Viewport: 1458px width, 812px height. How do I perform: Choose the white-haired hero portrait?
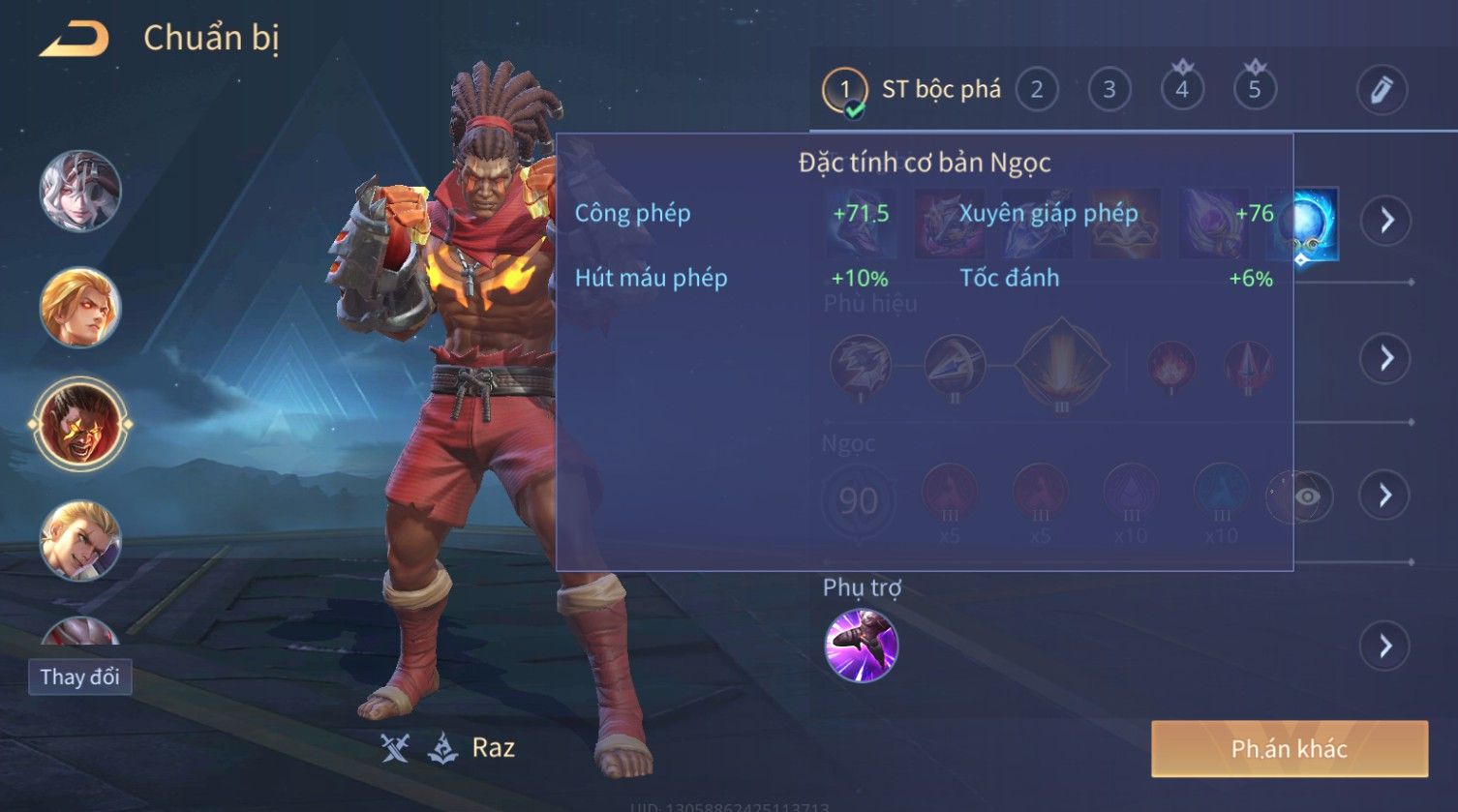pyautogui.click(x=80, y=191)
